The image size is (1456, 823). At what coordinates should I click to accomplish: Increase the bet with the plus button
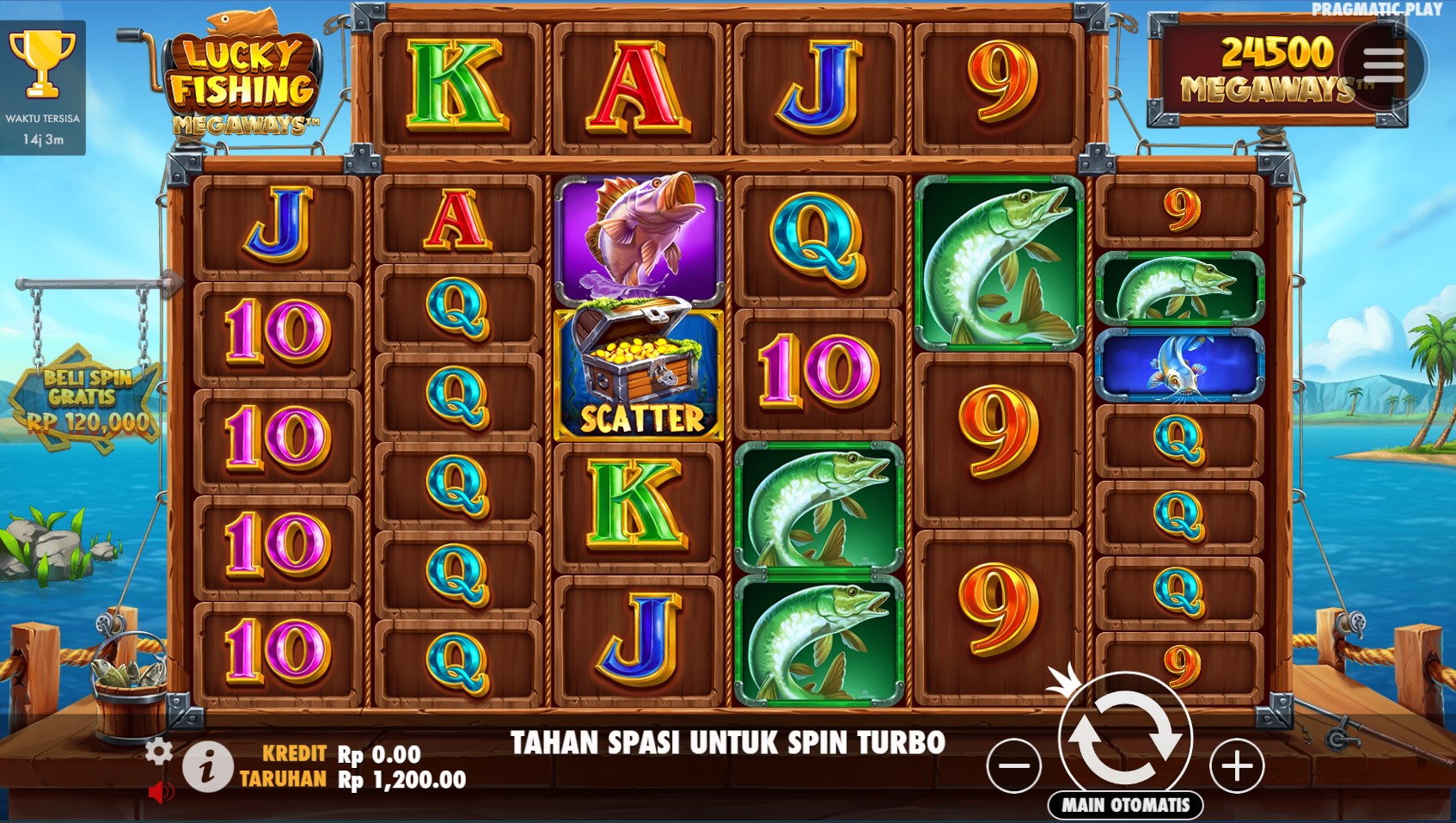(1237, 765)
